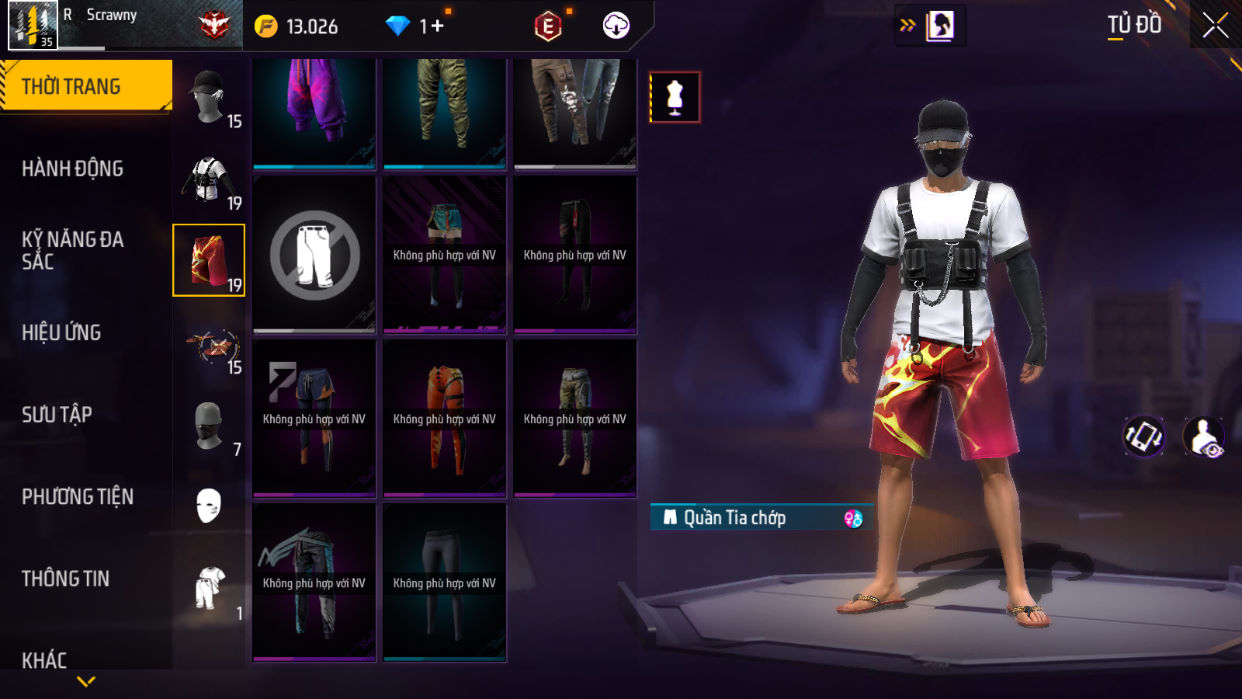Add diamonds via the plus button
The width and height of the screenshot is (1242, 699).
437,27
